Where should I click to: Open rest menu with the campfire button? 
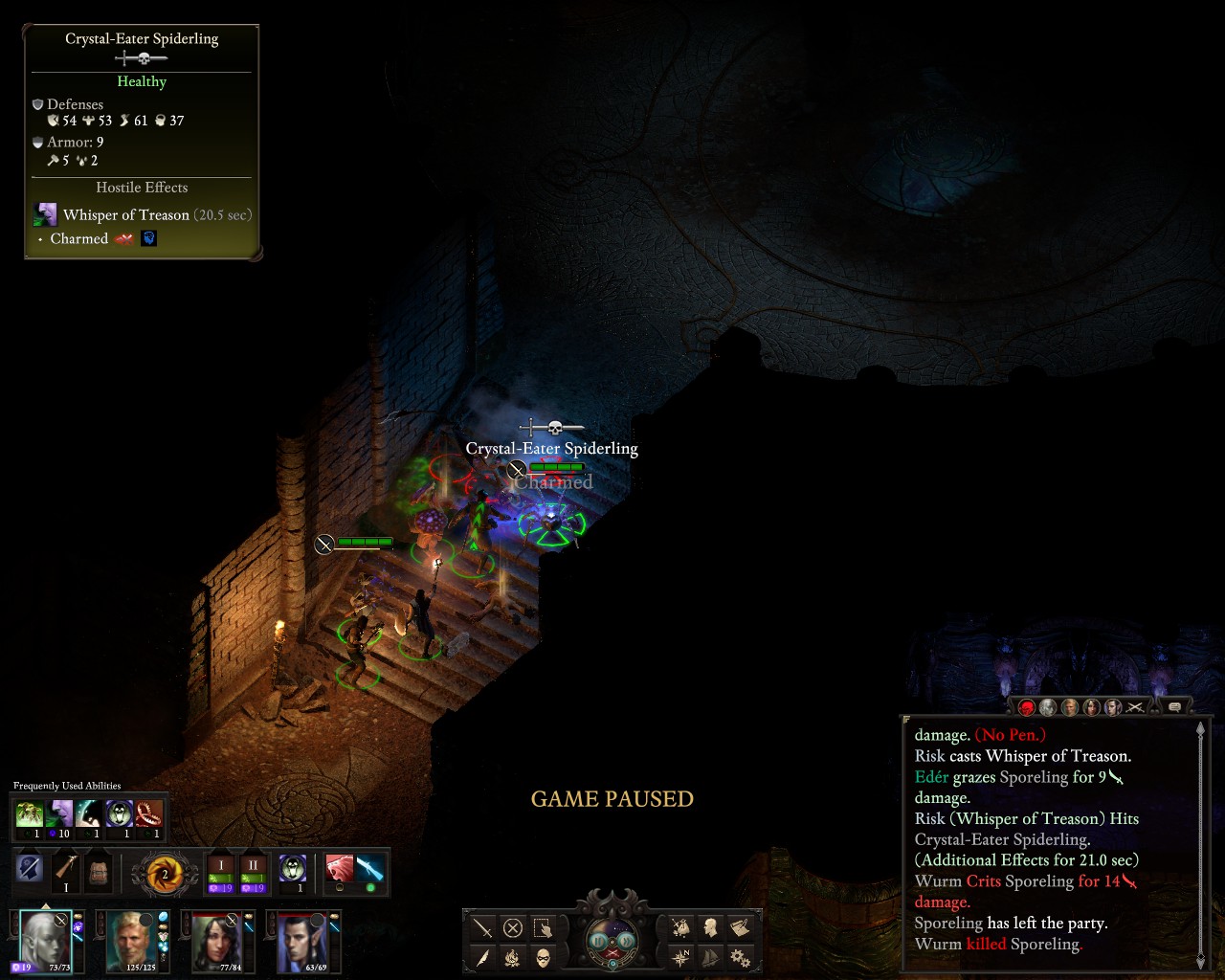coord(513,957)
